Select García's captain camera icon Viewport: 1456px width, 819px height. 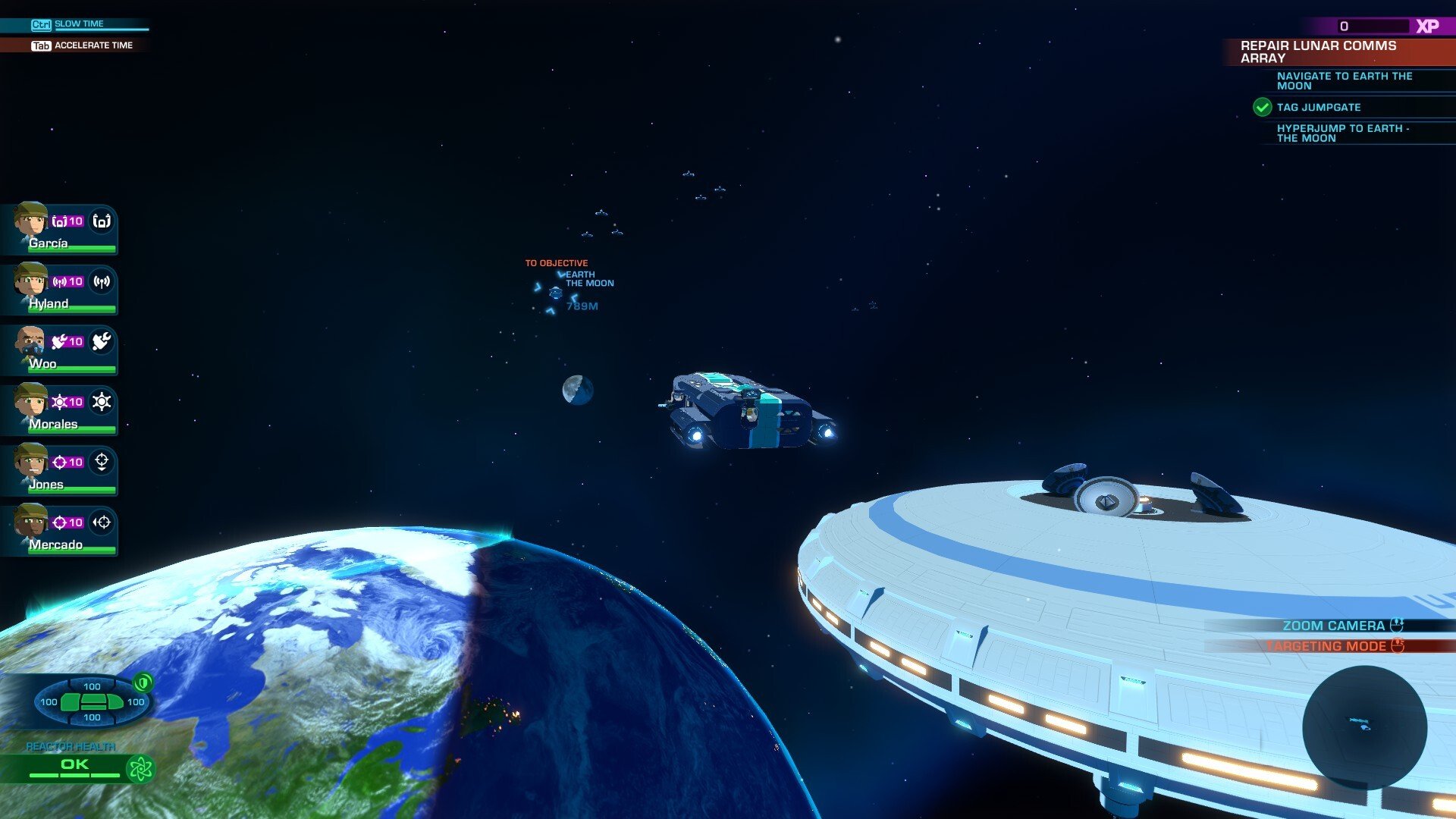(x=103, y=221)
